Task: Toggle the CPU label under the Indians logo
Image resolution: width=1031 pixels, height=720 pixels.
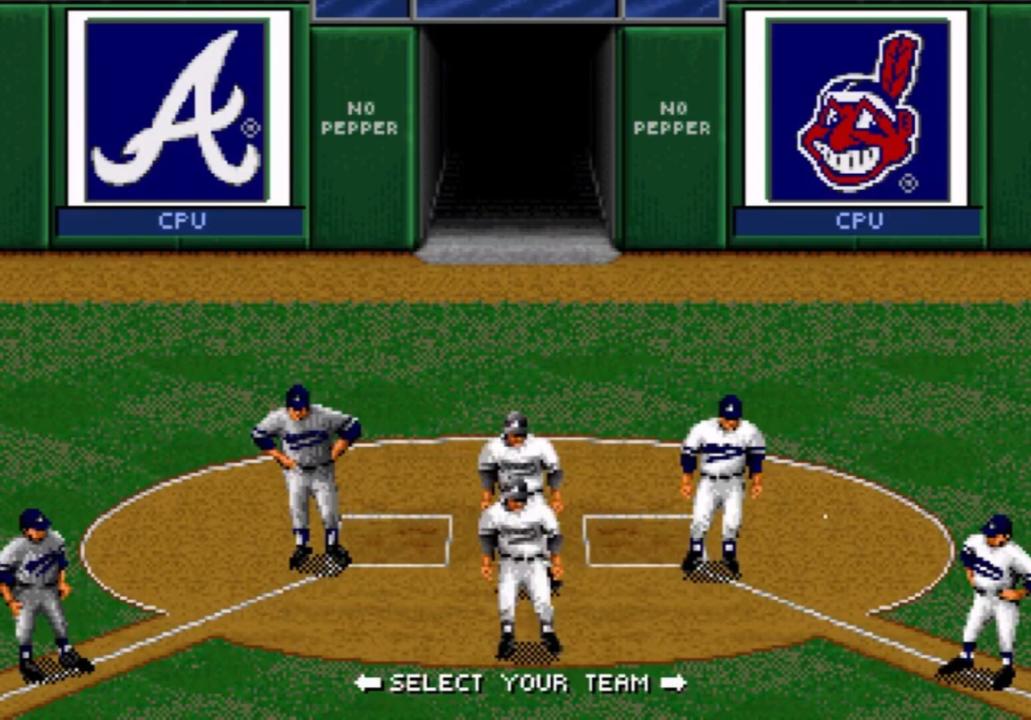Action: [858, 221]
